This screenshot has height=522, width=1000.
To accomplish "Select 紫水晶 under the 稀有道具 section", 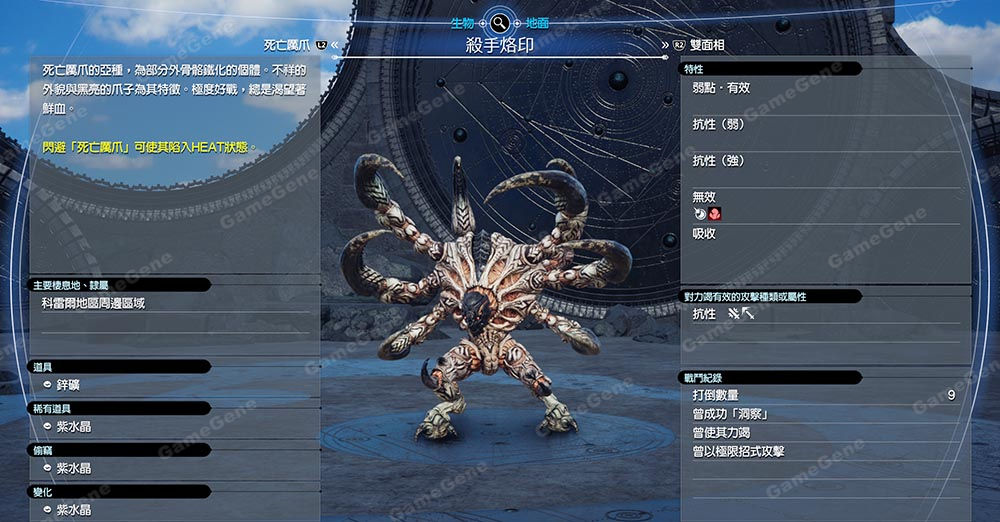I will 73,426.
